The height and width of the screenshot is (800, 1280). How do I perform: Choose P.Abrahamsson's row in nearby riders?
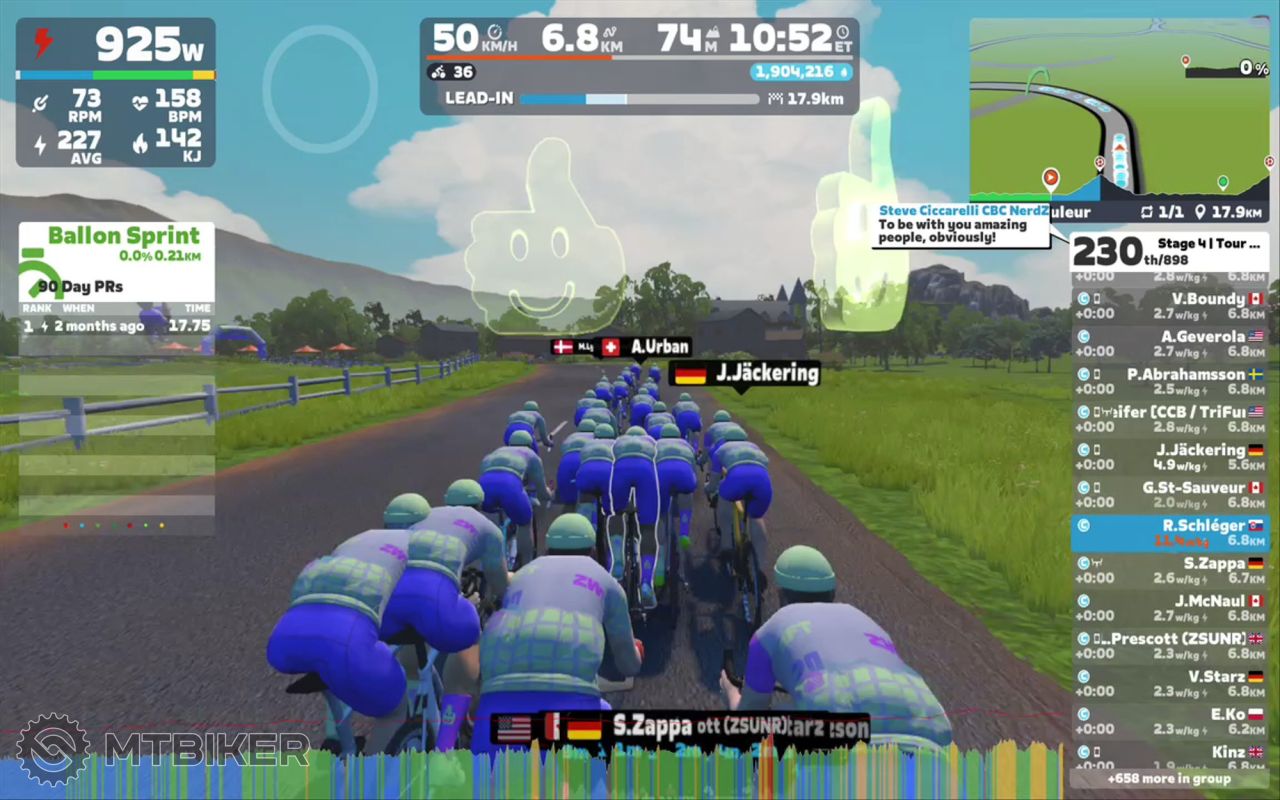1169,382
